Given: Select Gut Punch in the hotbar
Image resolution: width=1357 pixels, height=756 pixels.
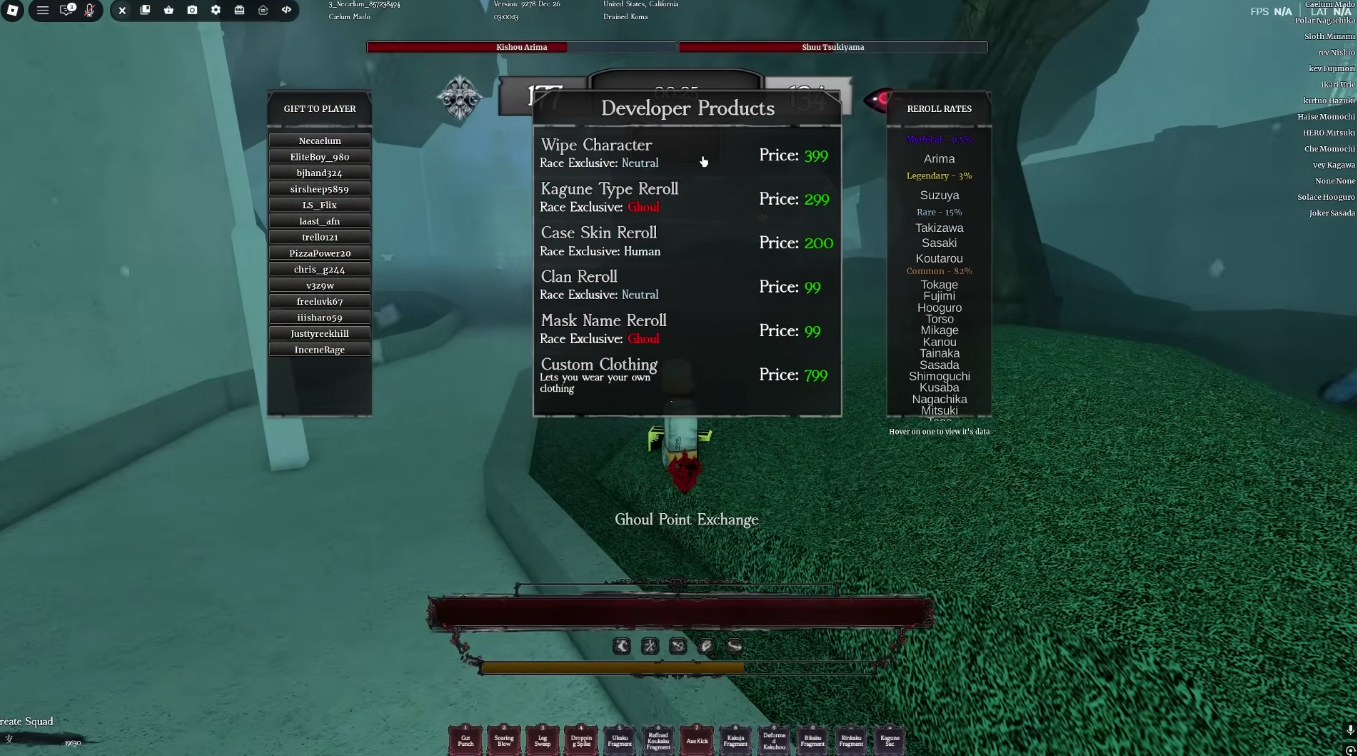Looking at the screenshot, I should coord(465,740).
